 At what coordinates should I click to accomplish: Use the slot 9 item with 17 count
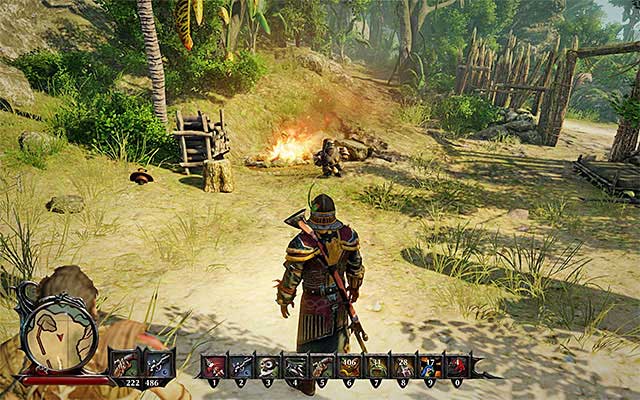[430, 366]
